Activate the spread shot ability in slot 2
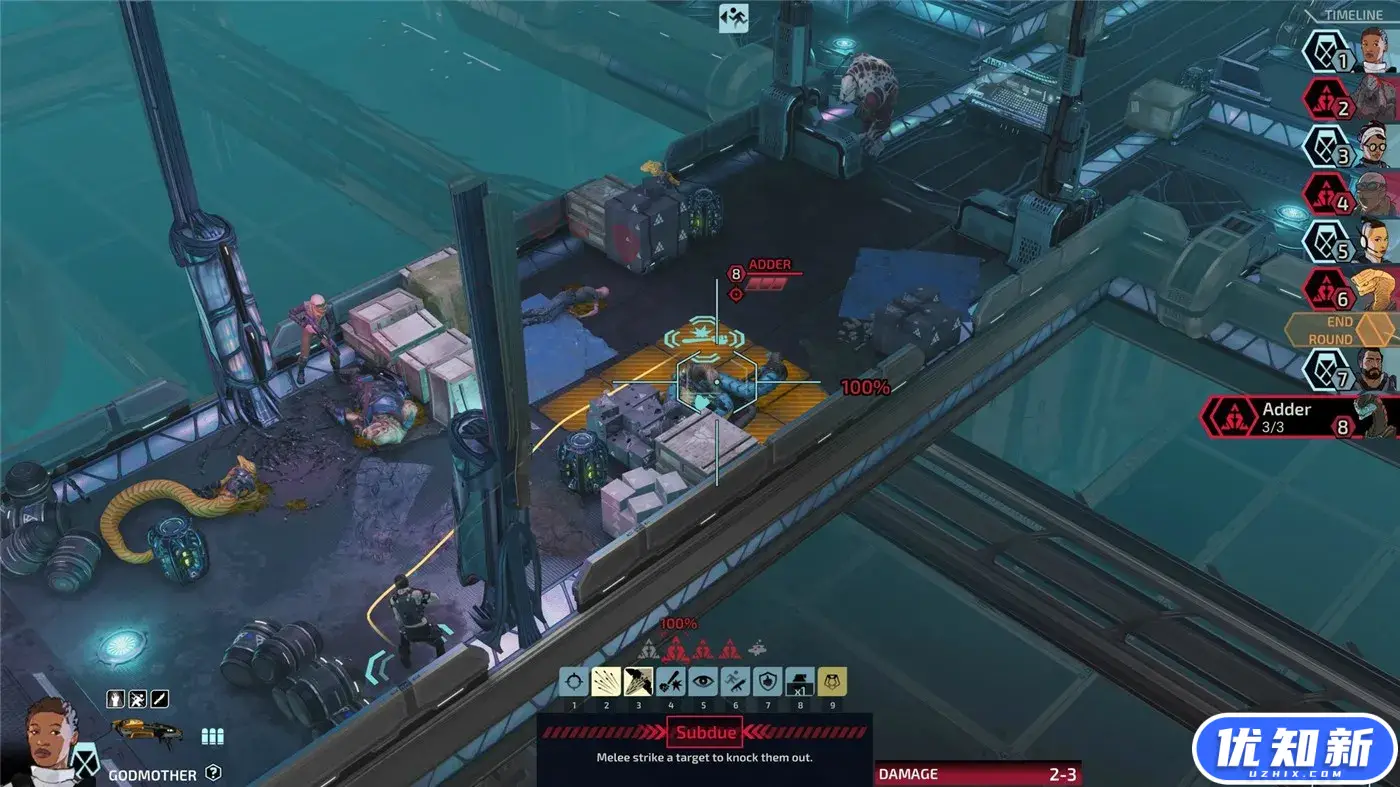The height and width of the screenshot is (787, 1400). 606,682
